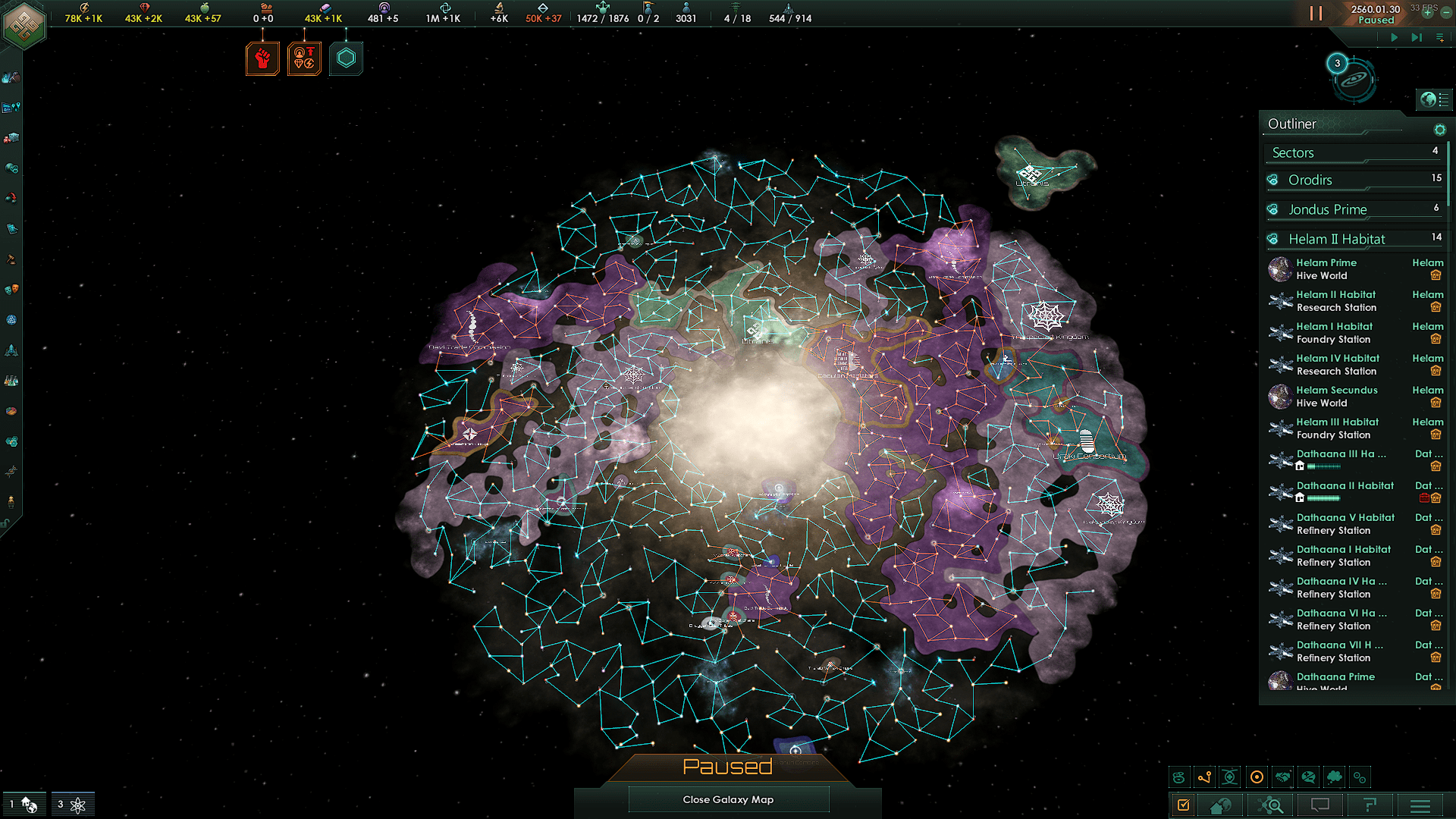
Task: Click the Close Galaxy Map button
Action: pyautogui.click(x=728, y=799)
